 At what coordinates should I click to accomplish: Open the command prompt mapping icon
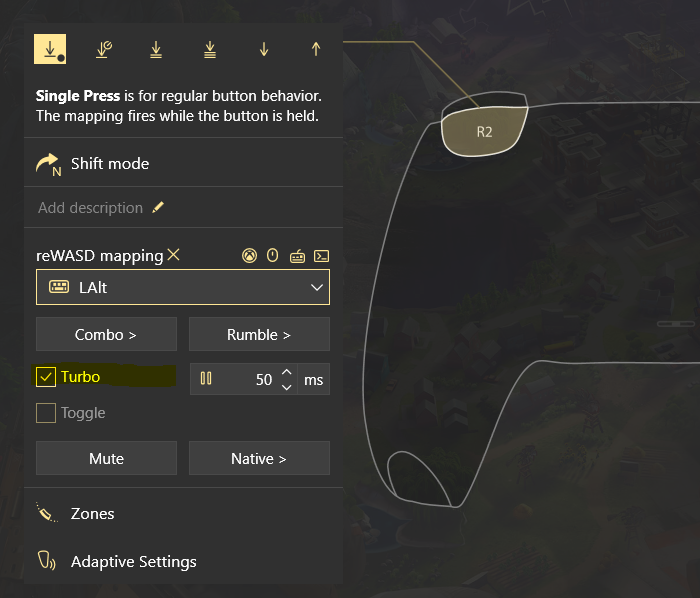click(x=321, y=256)
